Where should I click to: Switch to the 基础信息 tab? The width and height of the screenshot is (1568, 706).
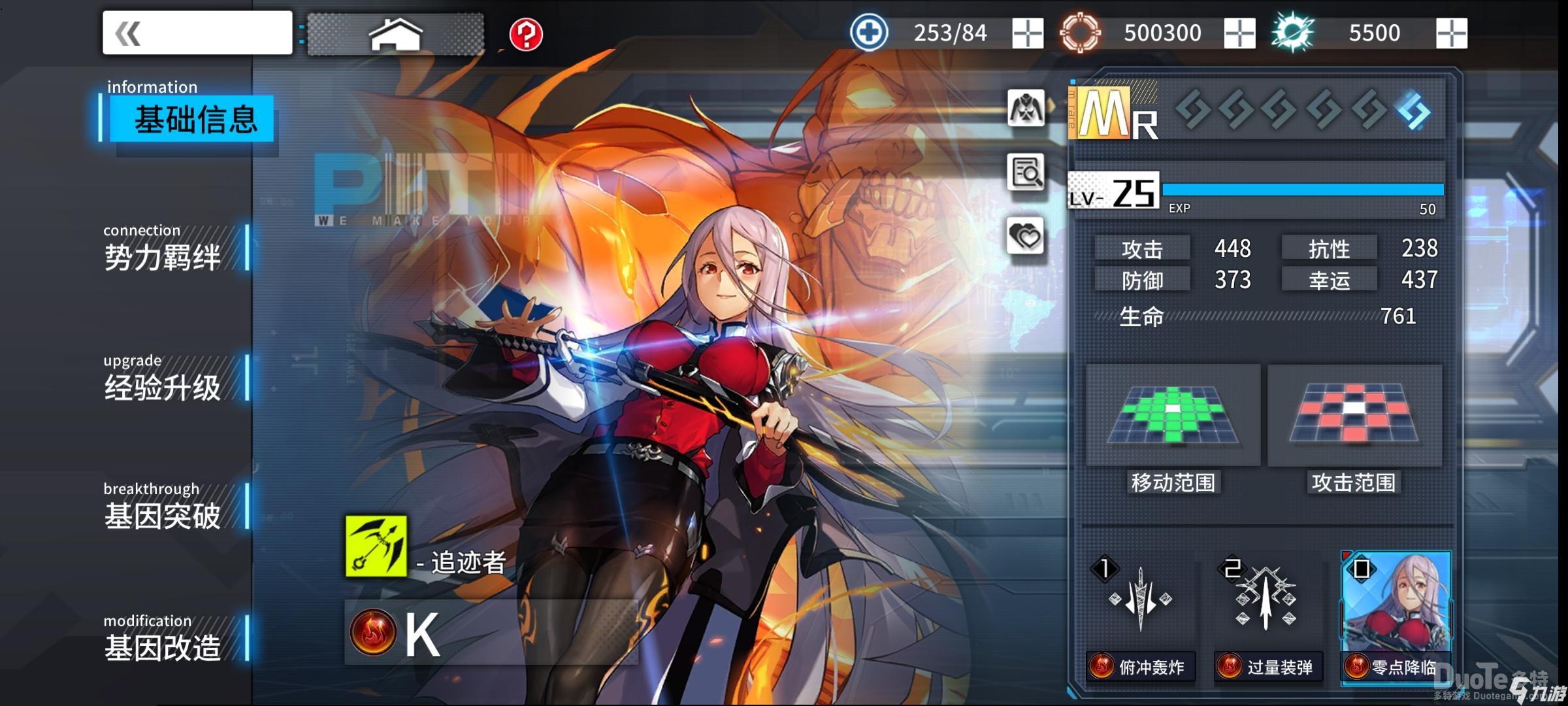tap(193, 119)
